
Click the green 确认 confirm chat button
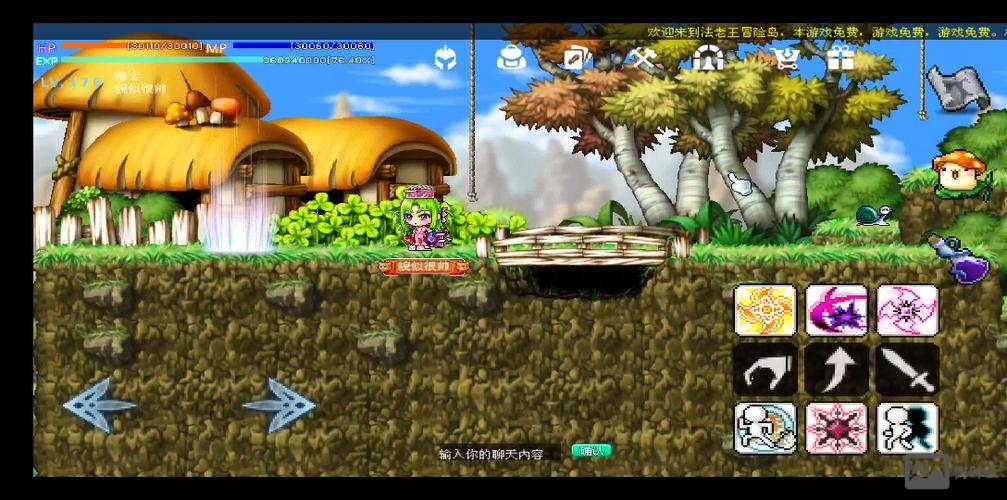[591, 451]
